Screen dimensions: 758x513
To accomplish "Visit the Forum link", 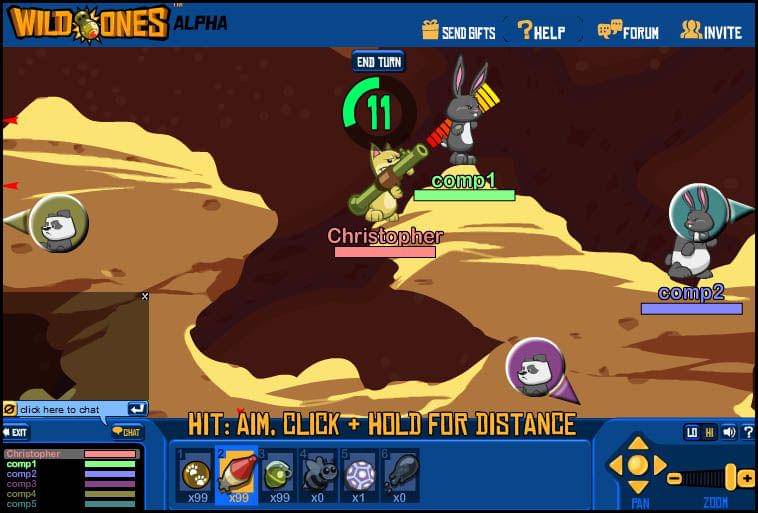I will click(x=628, y=31).
